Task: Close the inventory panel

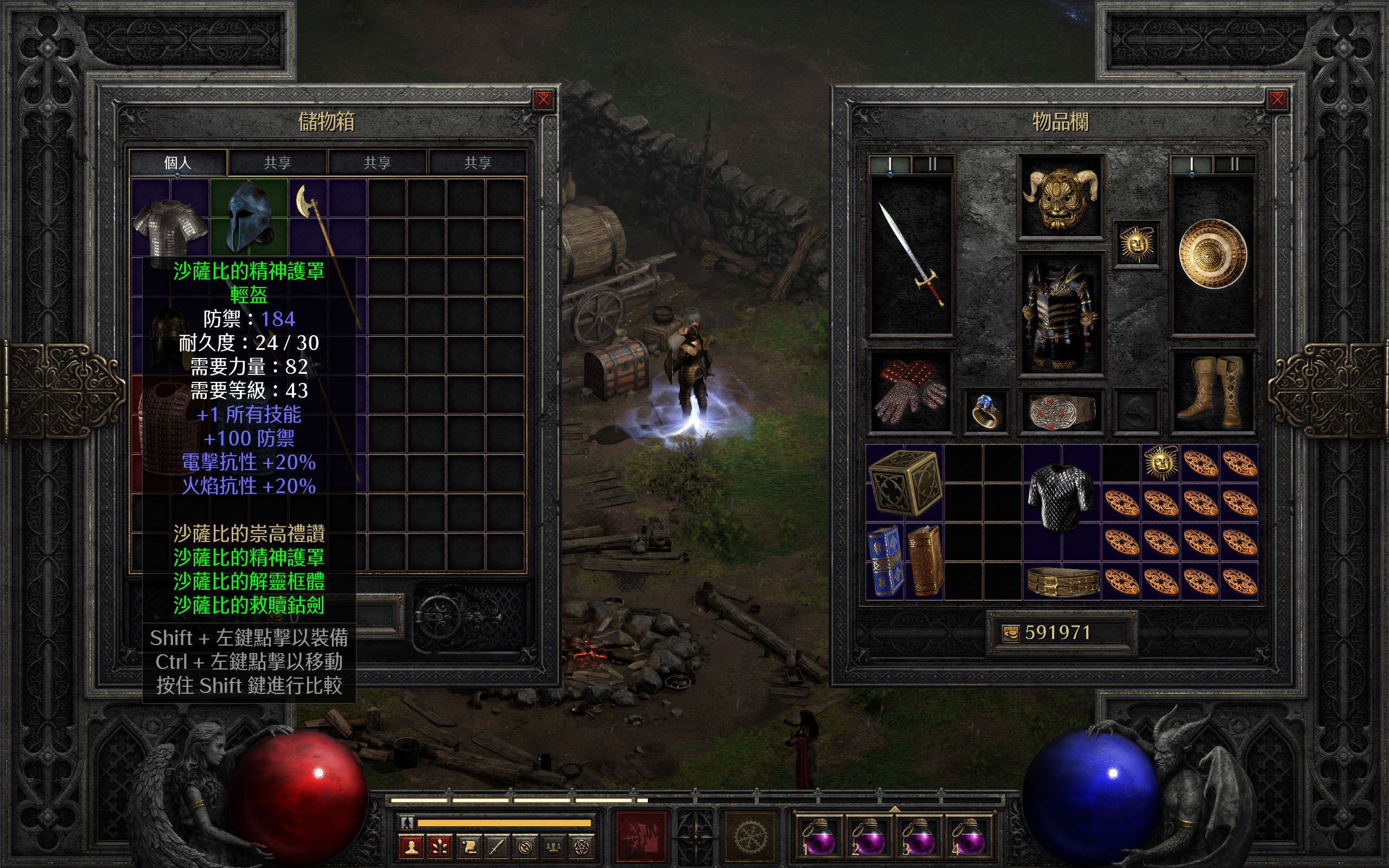Action: tap(1277, 100)
